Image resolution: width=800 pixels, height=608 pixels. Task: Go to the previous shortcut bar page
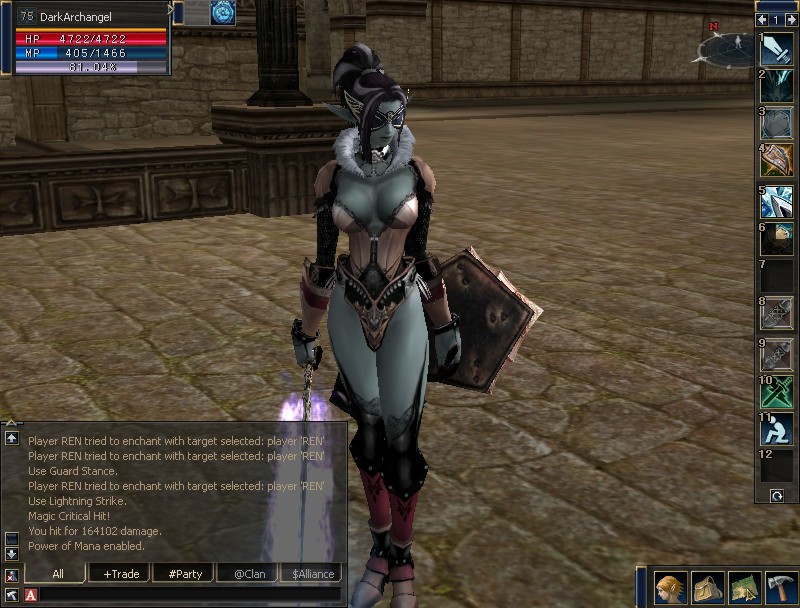[763, 19]
